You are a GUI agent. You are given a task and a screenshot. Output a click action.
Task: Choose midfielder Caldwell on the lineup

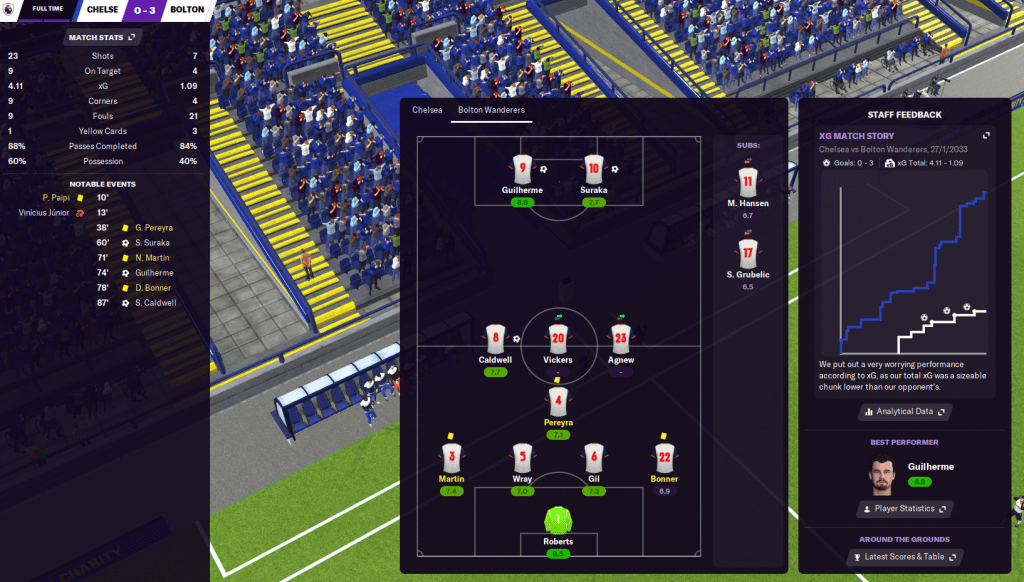point(495,338)
